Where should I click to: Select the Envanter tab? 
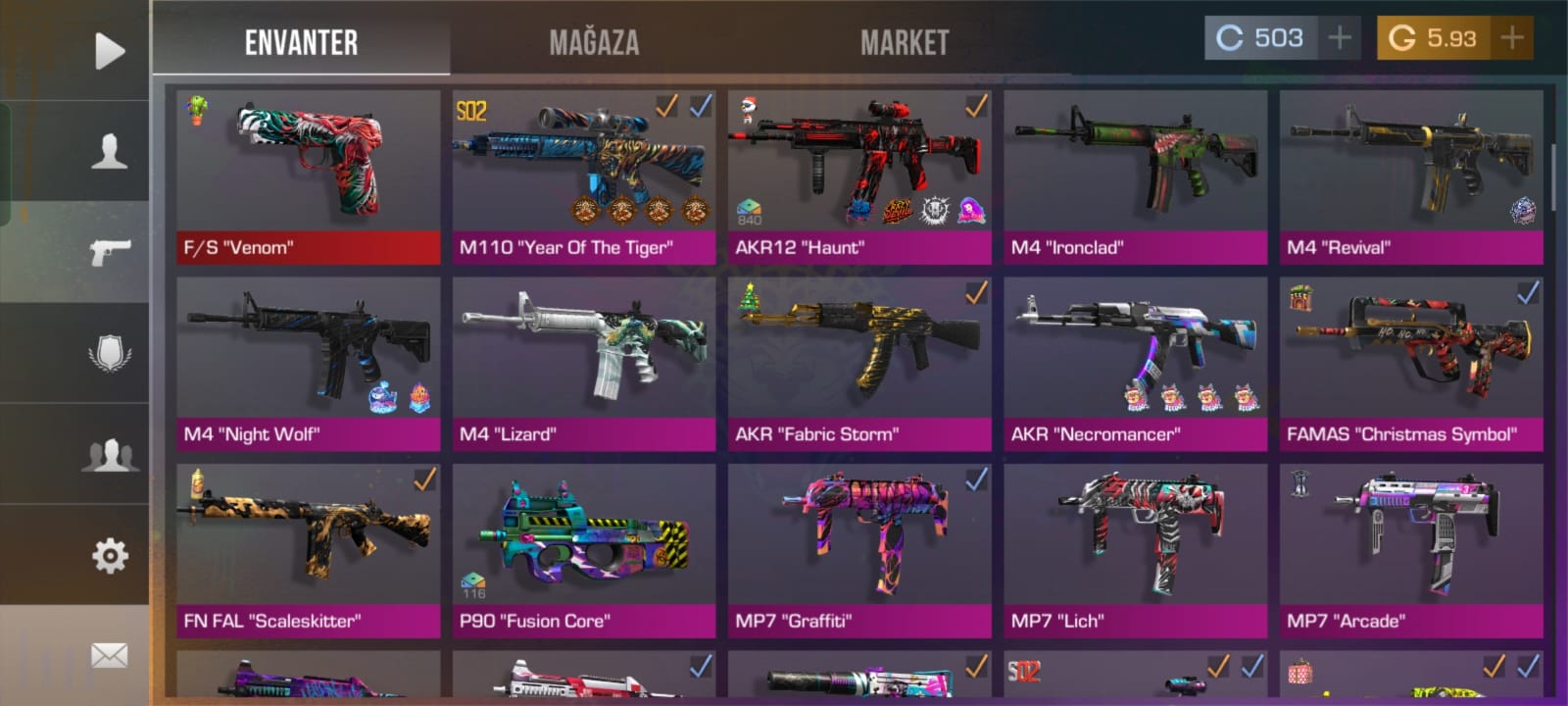point(301,42)
